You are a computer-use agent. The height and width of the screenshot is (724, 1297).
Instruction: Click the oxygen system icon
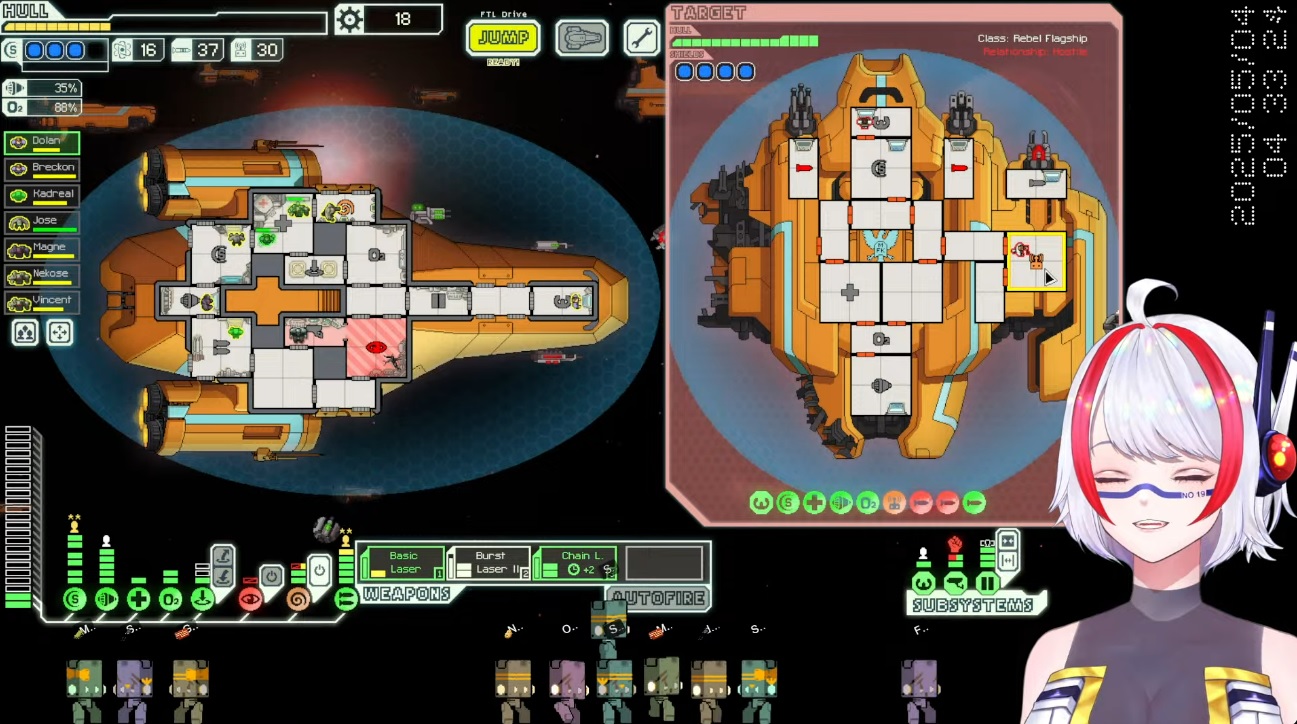[x=171, y=599]
